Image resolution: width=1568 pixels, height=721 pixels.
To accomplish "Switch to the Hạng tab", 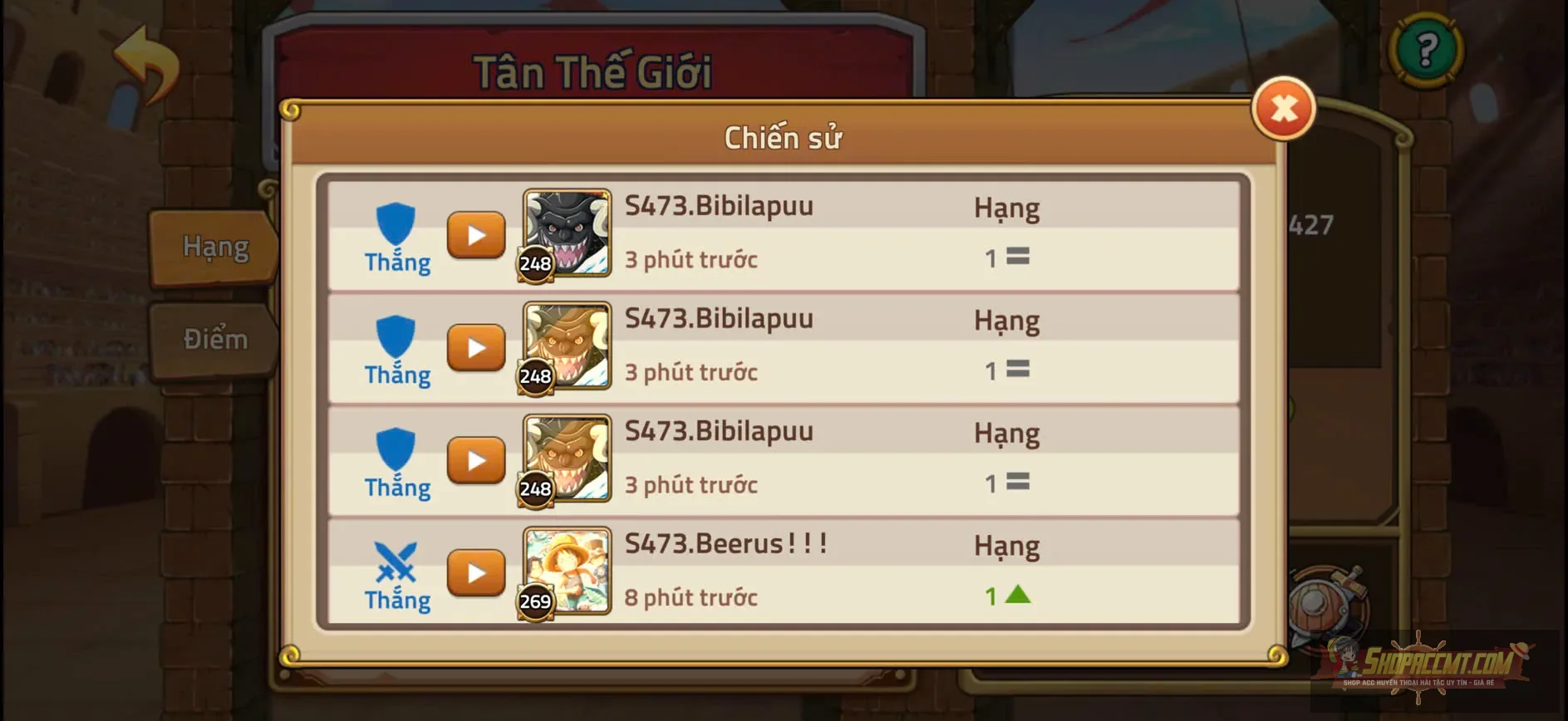I will click(x=214, y=246).
